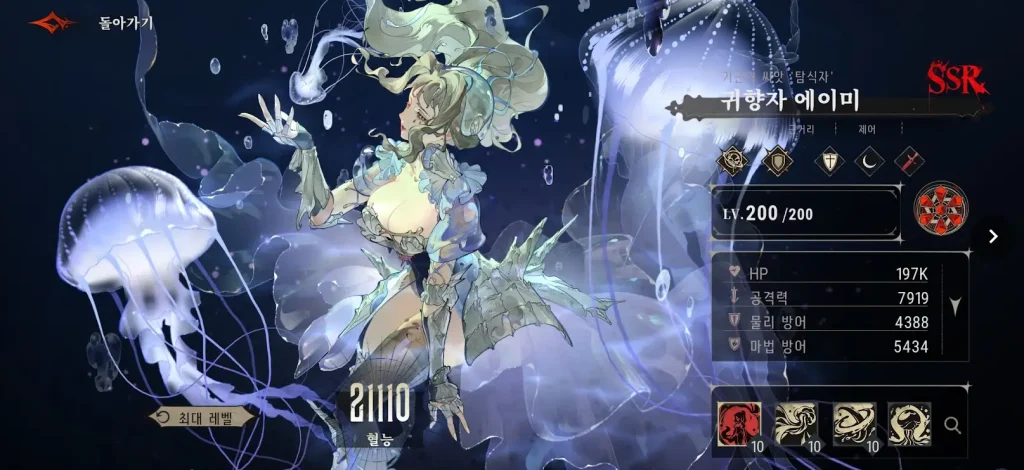Go back with the 돌아가기 button

pyautogui.click(x=126, y=22)
